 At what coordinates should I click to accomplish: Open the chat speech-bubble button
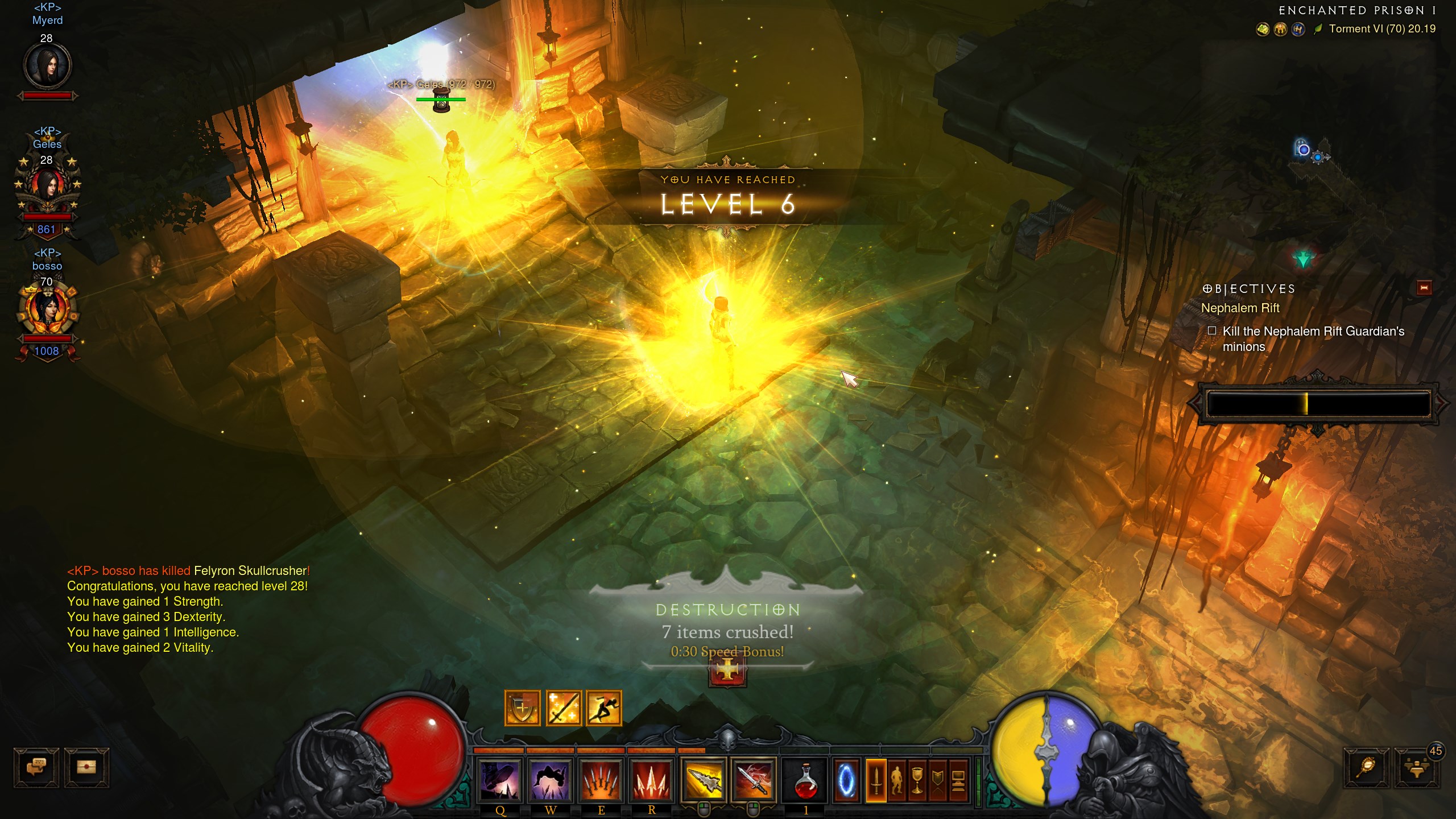36,767
